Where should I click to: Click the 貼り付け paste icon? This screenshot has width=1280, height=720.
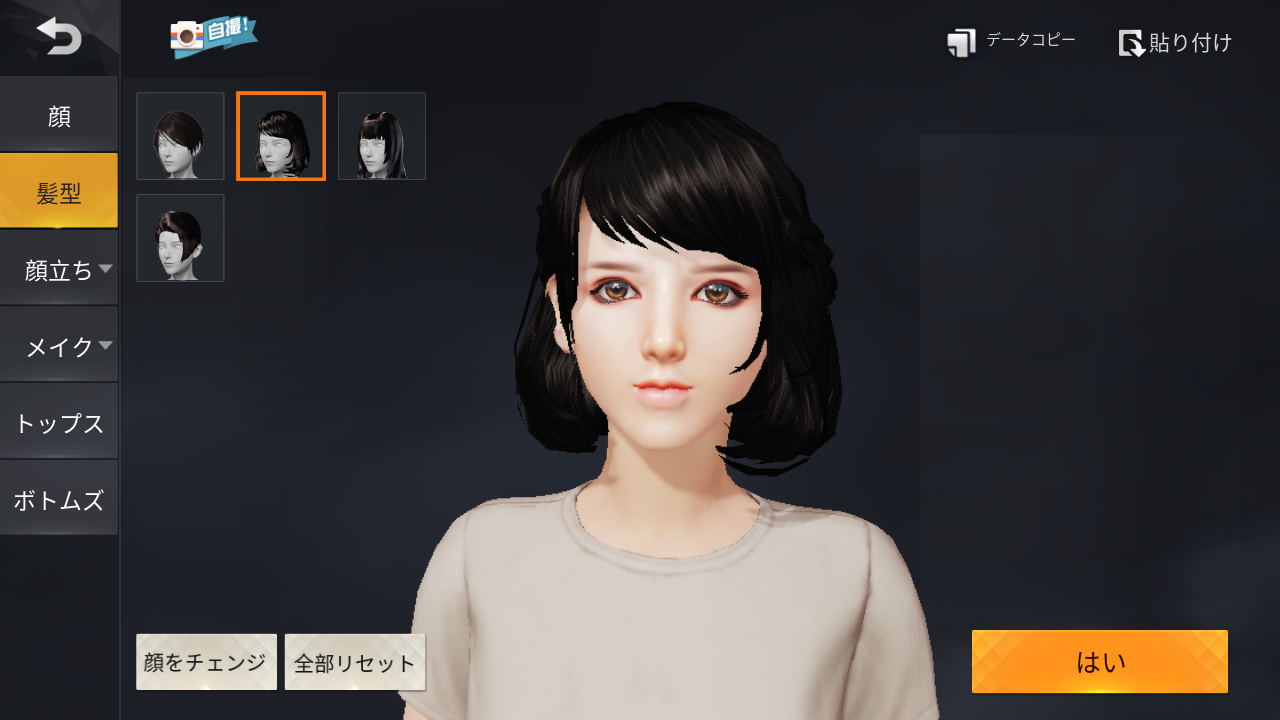click(1133, 43)
